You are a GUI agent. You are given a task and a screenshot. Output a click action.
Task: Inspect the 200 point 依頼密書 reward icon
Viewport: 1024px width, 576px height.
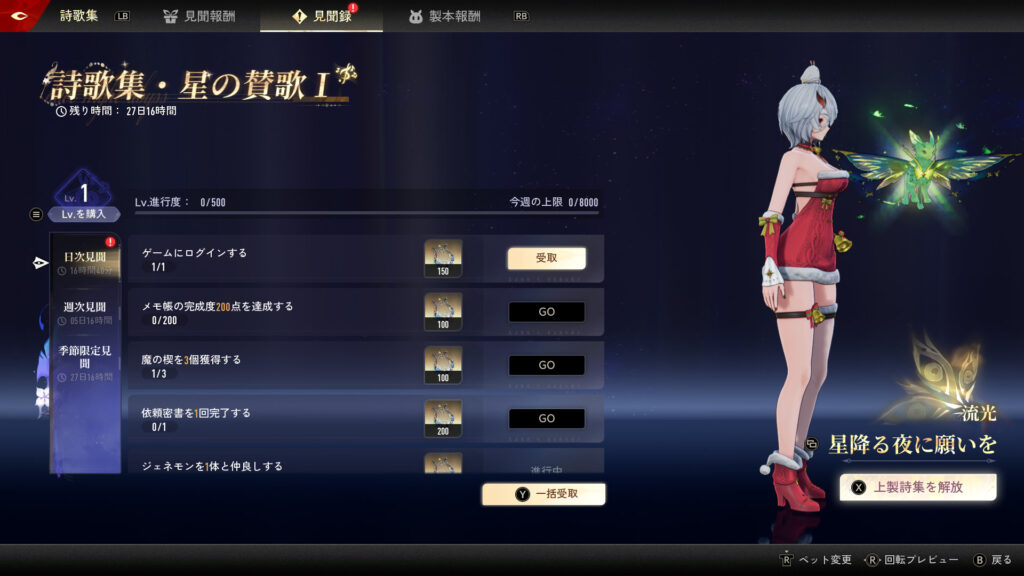coord(443,418)
